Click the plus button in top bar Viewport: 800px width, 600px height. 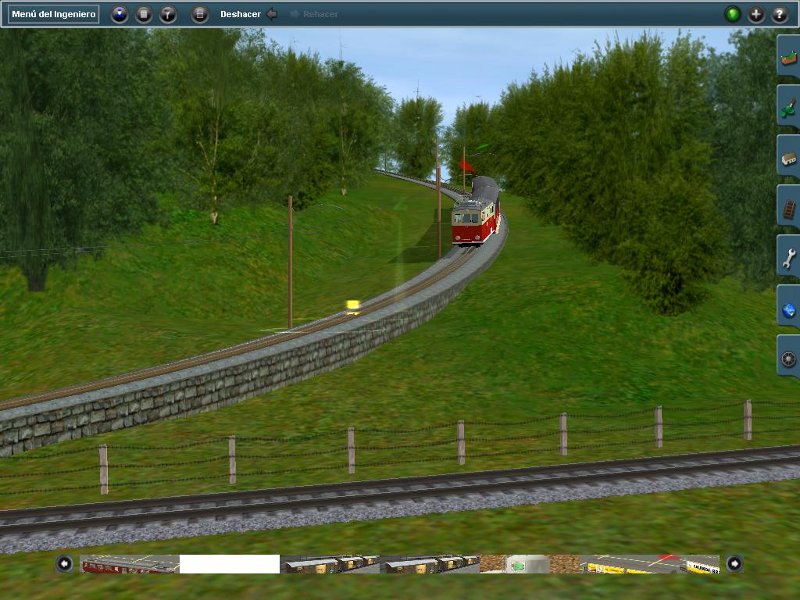tap(756, 14)
